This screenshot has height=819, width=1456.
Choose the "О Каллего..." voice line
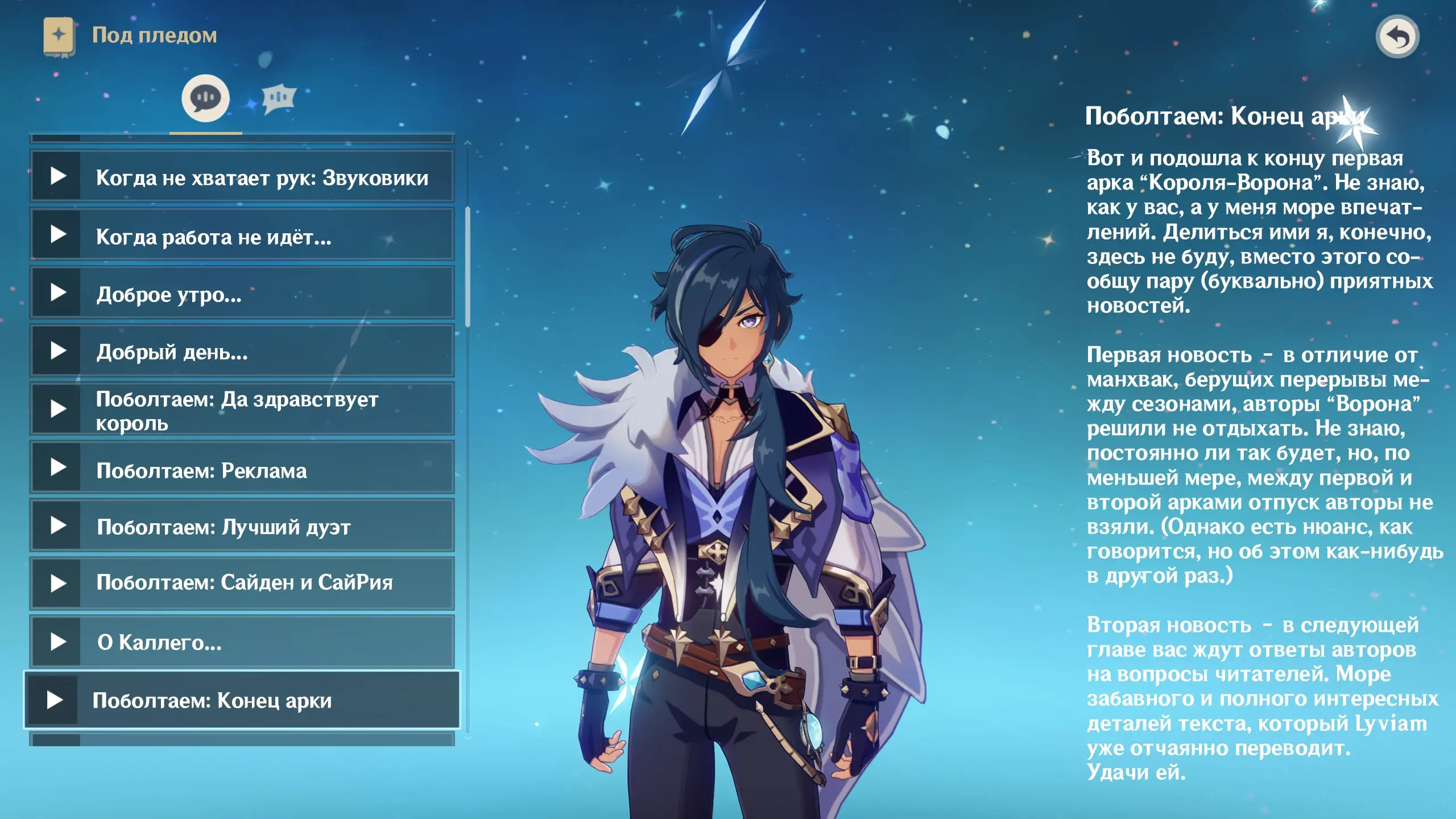pos(242,642)
